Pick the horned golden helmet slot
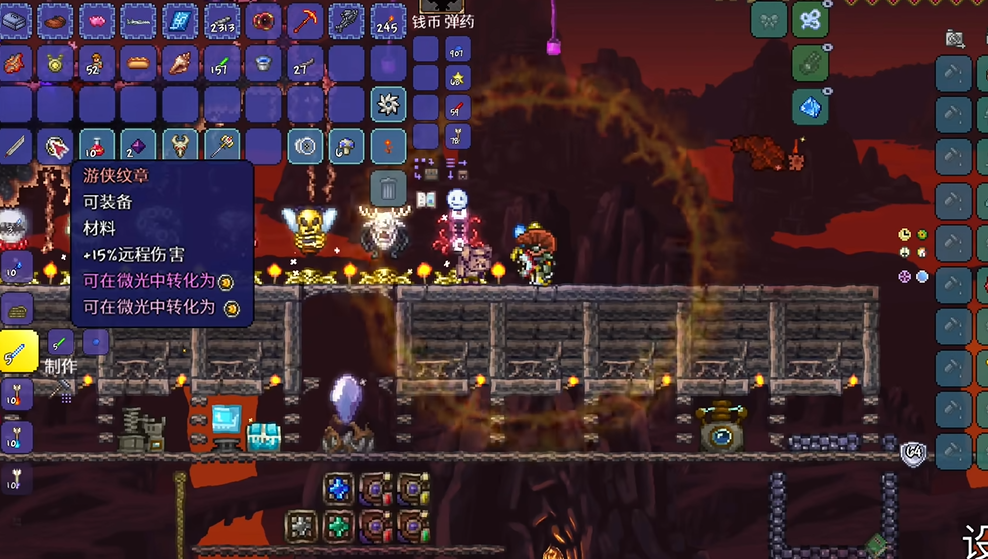This screenshot has height=559, width=988. [180, 147]
